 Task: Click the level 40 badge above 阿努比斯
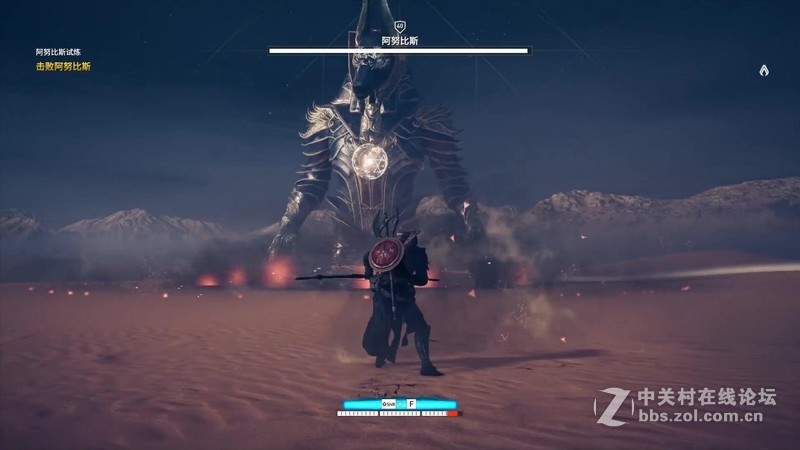(399, 27)
